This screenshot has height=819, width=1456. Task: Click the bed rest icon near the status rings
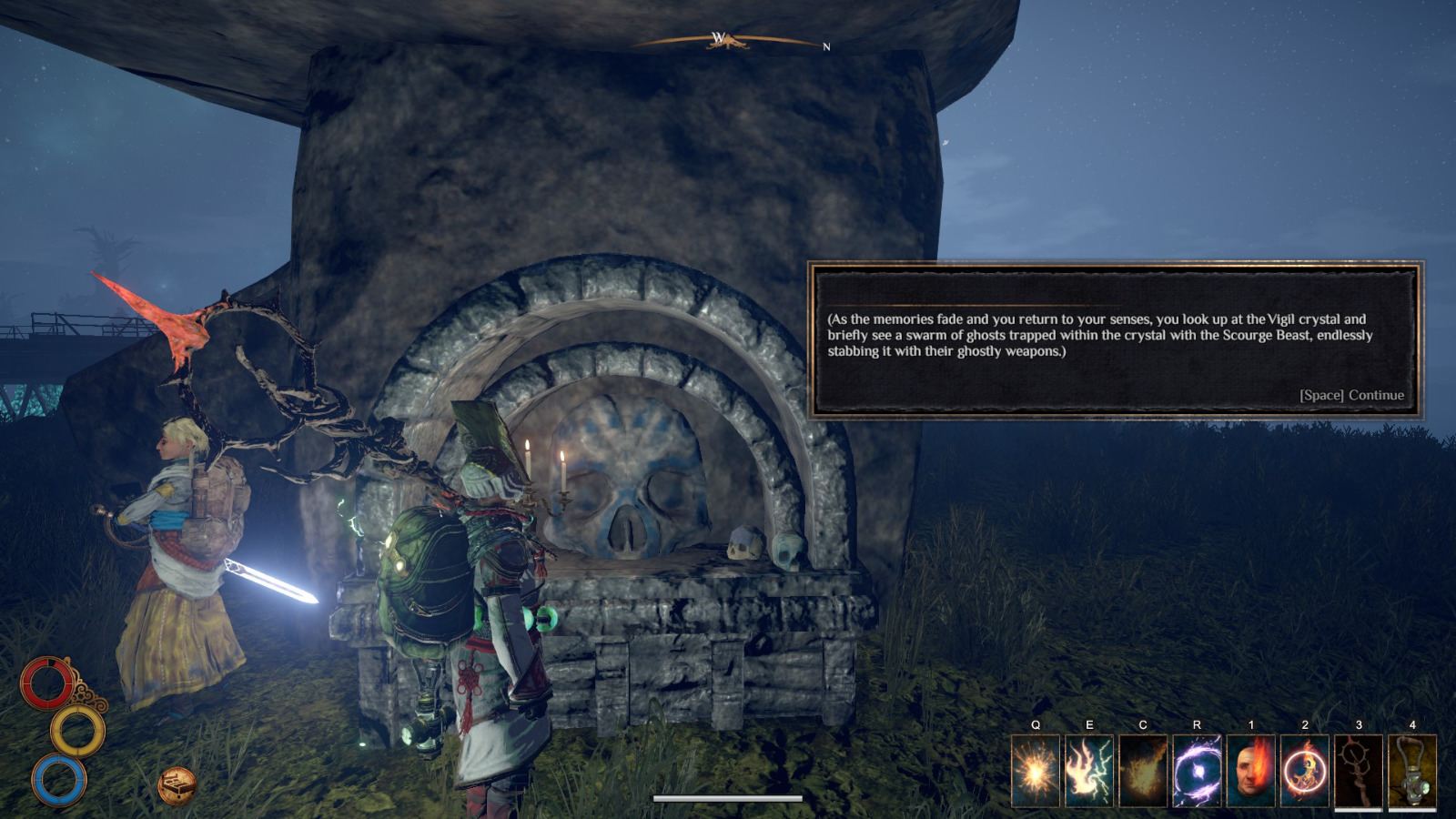click(177, 785)
